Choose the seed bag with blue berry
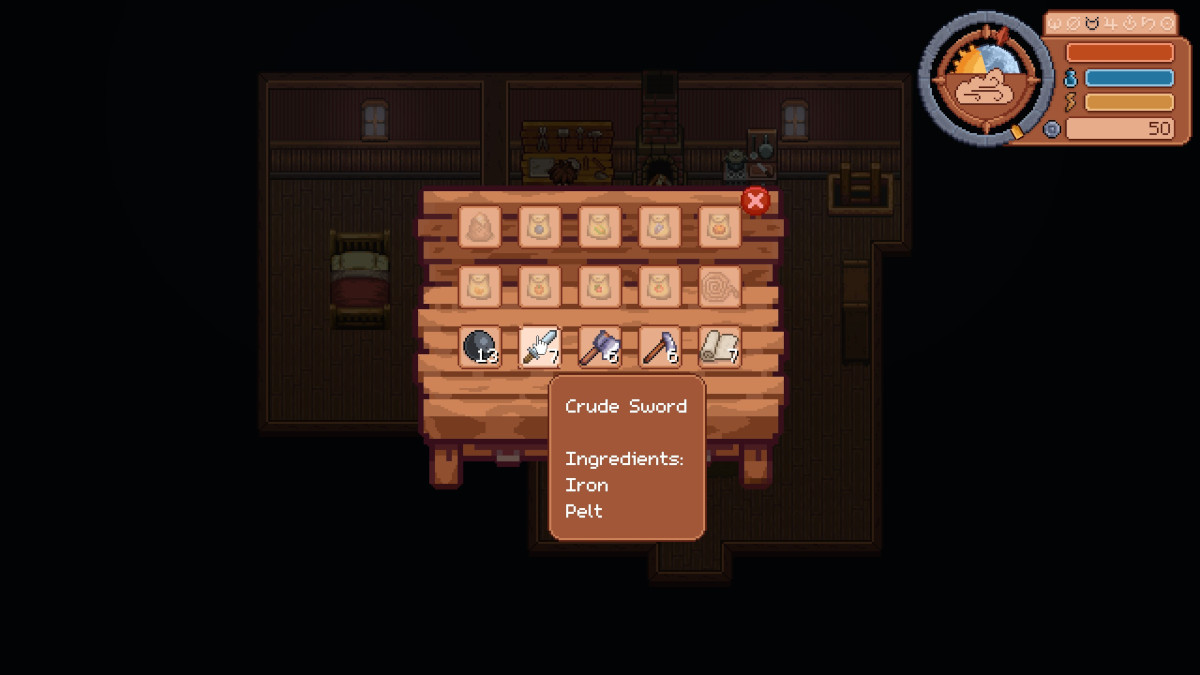This screenshot has height=675, width=1200. [x=539, y=227]
